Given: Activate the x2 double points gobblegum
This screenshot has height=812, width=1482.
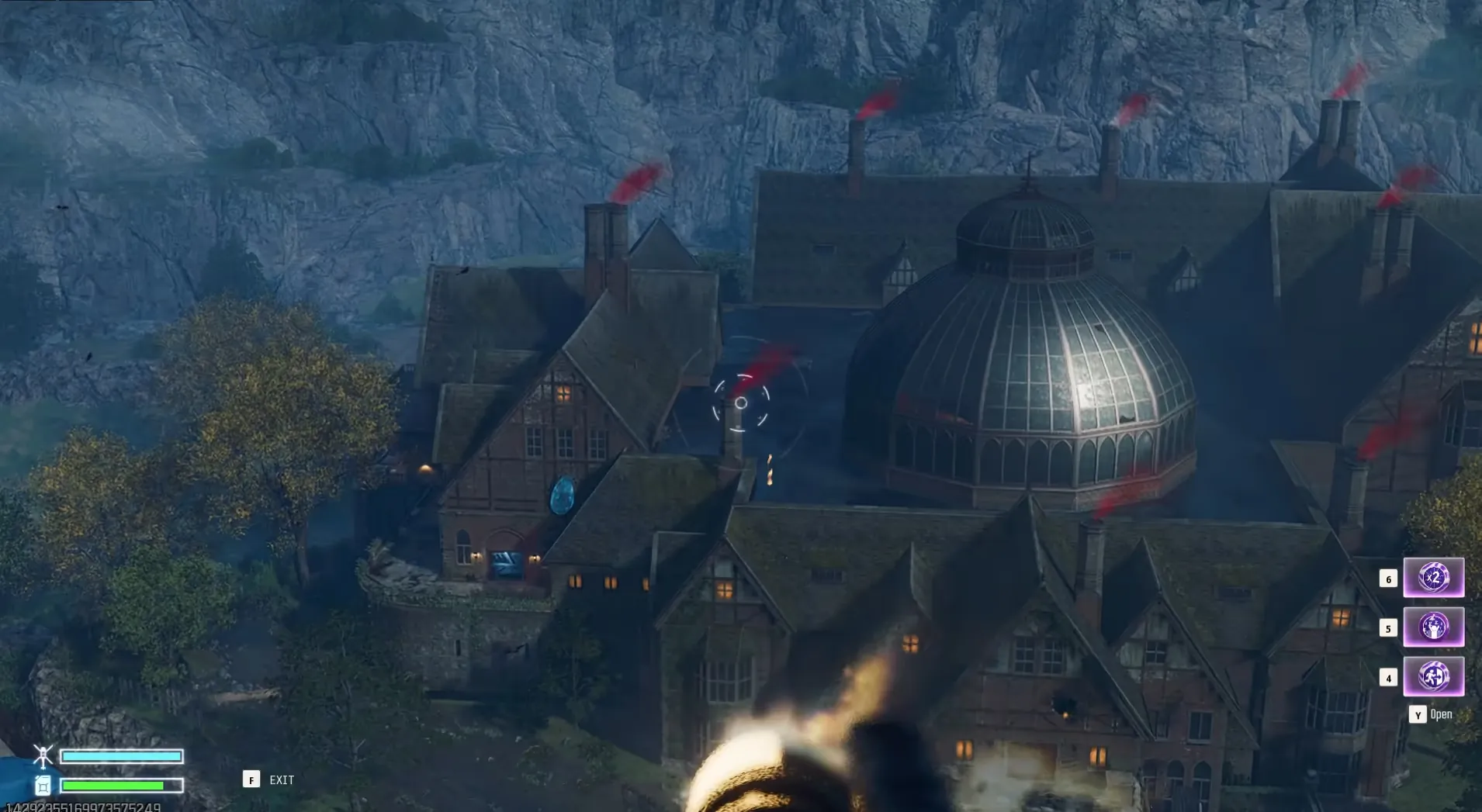Looking at the screenshot, I should [x=1433, y=578].
